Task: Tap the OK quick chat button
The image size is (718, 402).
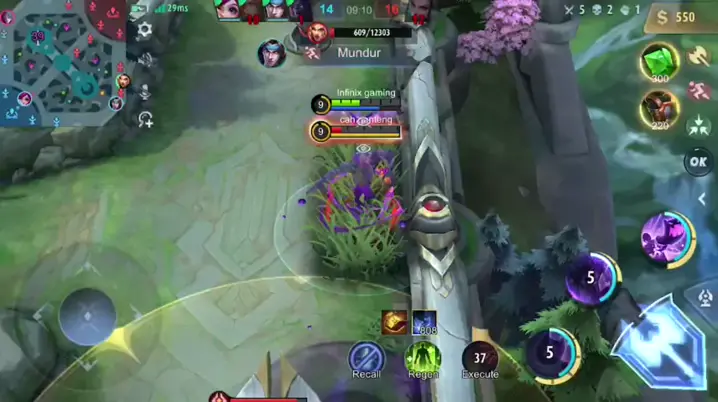Action: pyautogui.click(x=698, y=161)
